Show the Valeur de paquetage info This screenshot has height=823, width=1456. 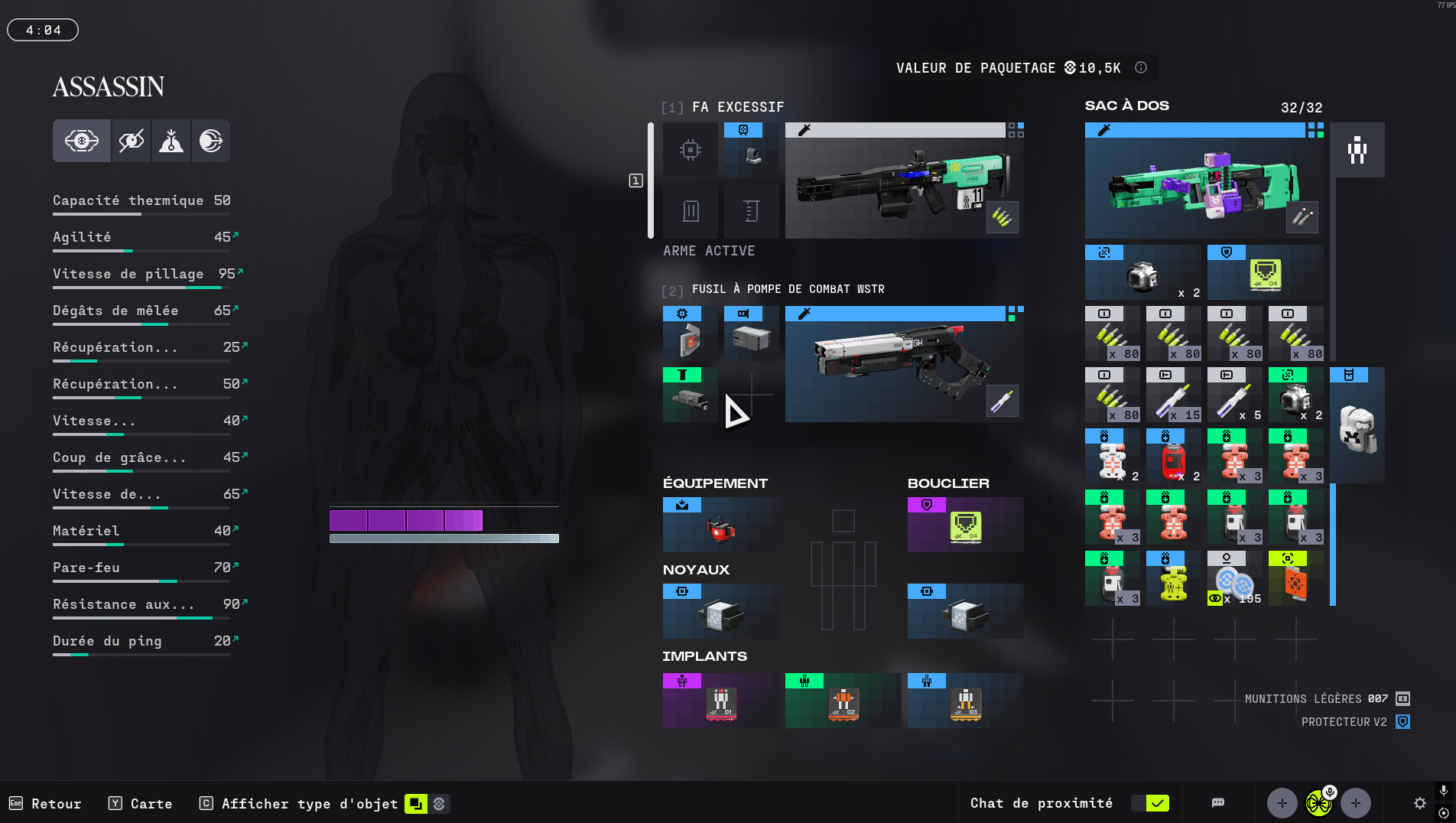coord(1141,67)
